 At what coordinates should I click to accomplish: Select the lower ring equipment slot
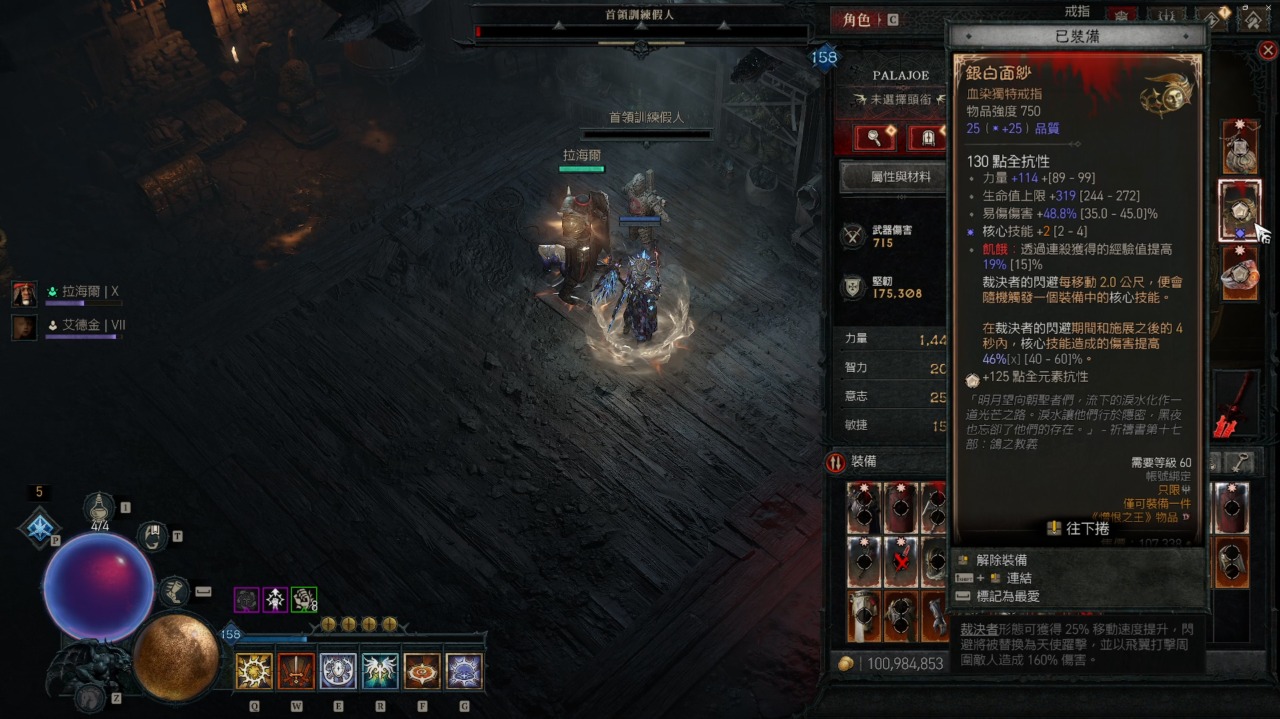click(x=1239, y=274)
